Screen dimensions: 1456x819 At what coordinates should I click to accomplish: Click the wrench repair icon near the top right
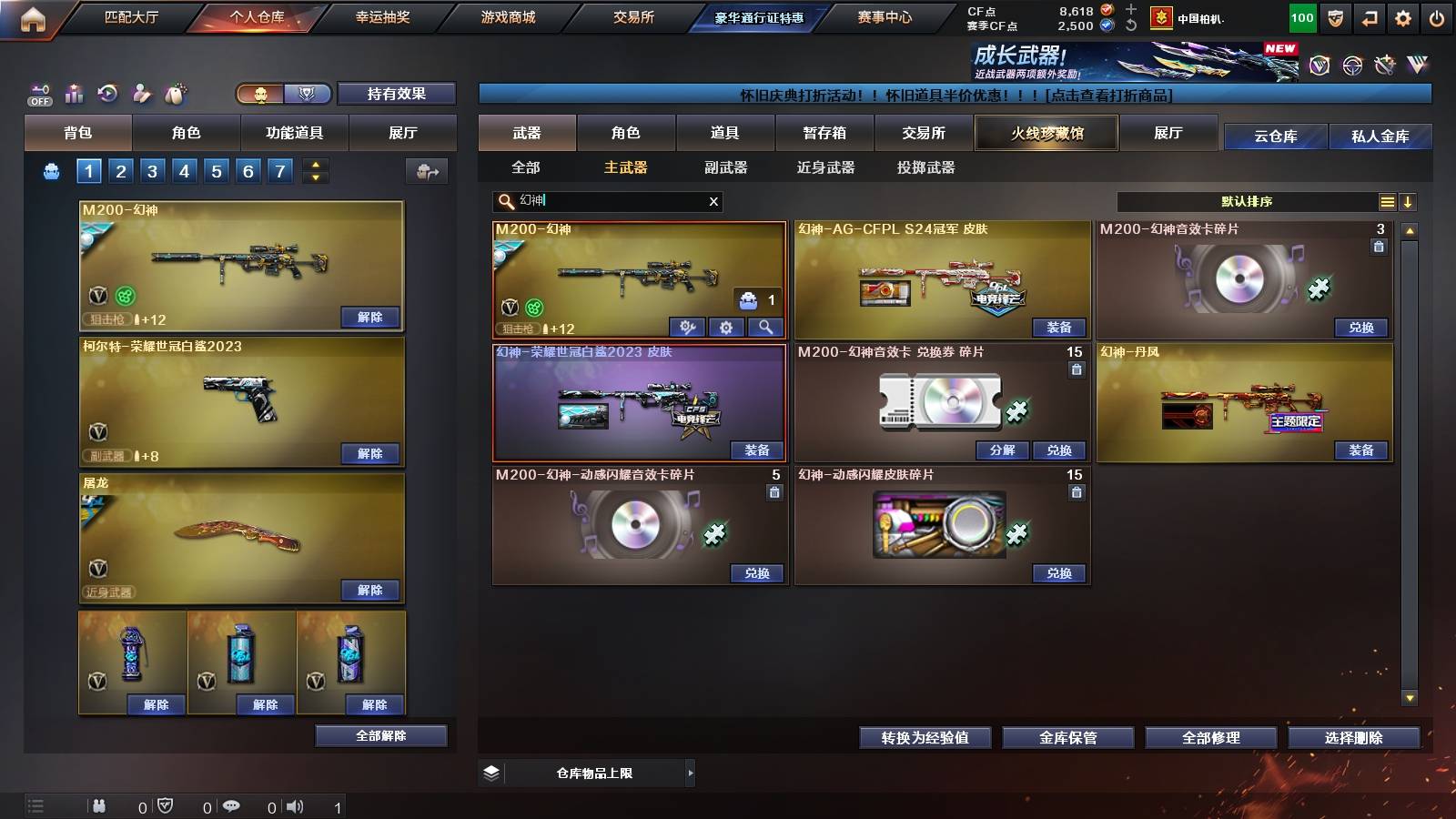[1386, 66]
